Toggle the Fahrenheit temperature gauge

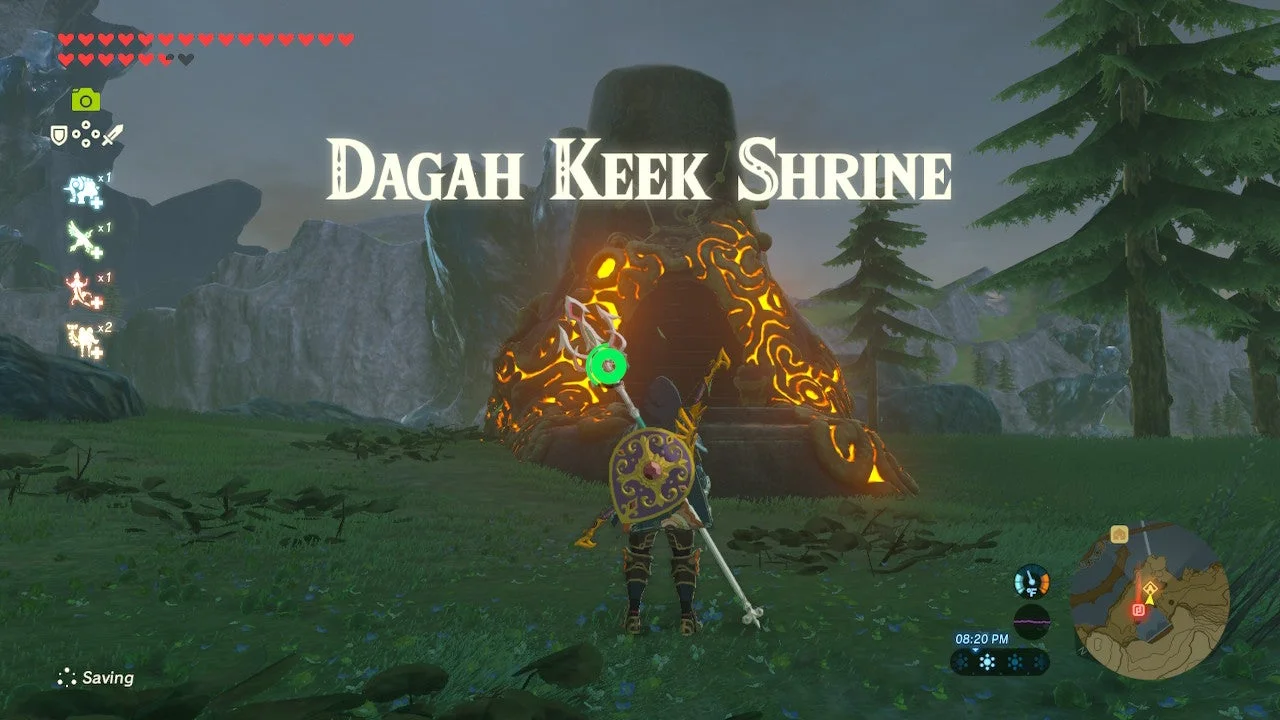1030,580
